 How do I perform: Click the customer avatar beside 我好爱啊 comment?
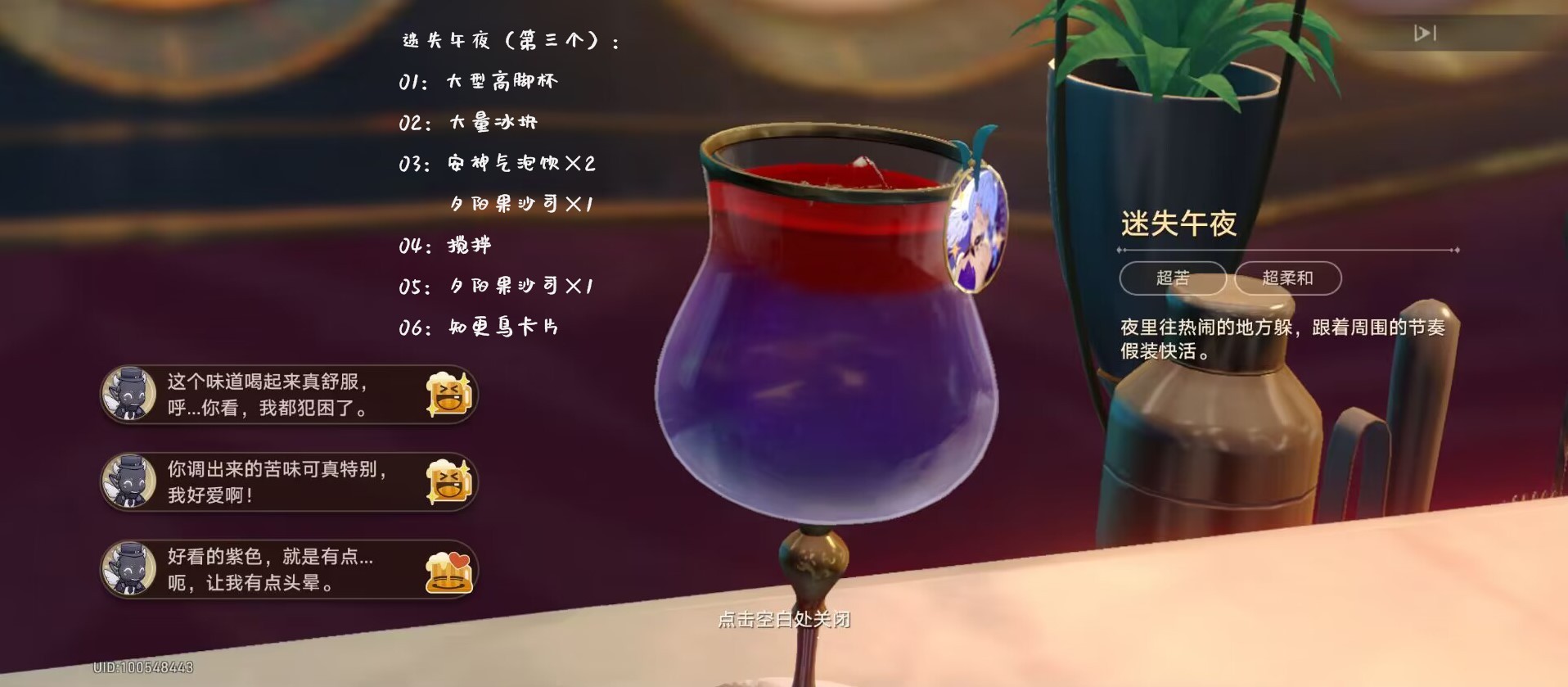point(131,483)
